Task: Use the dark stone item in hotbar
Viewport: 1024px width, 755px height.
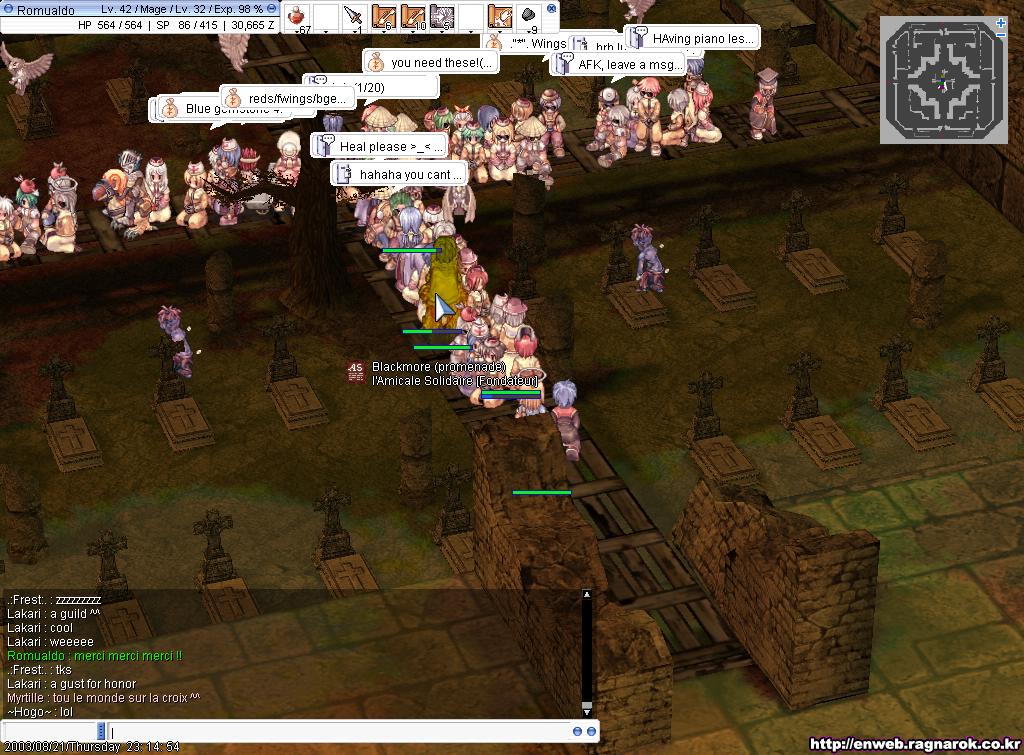Action: 529,16
